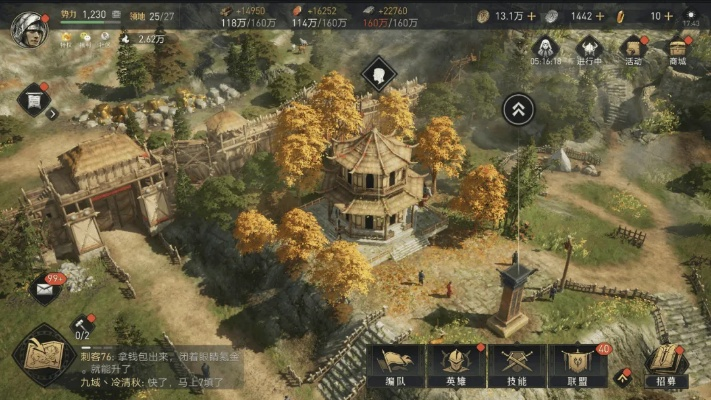Add copper coins with the plus button
Image resolution: width=711 pixels, height=400 pixels.
(x=531, y=16)
